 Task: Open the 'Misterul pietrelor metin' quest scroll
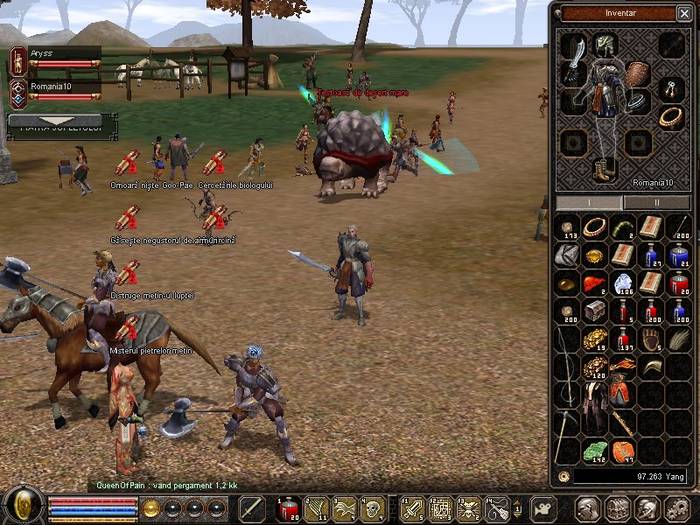(127, 329)
